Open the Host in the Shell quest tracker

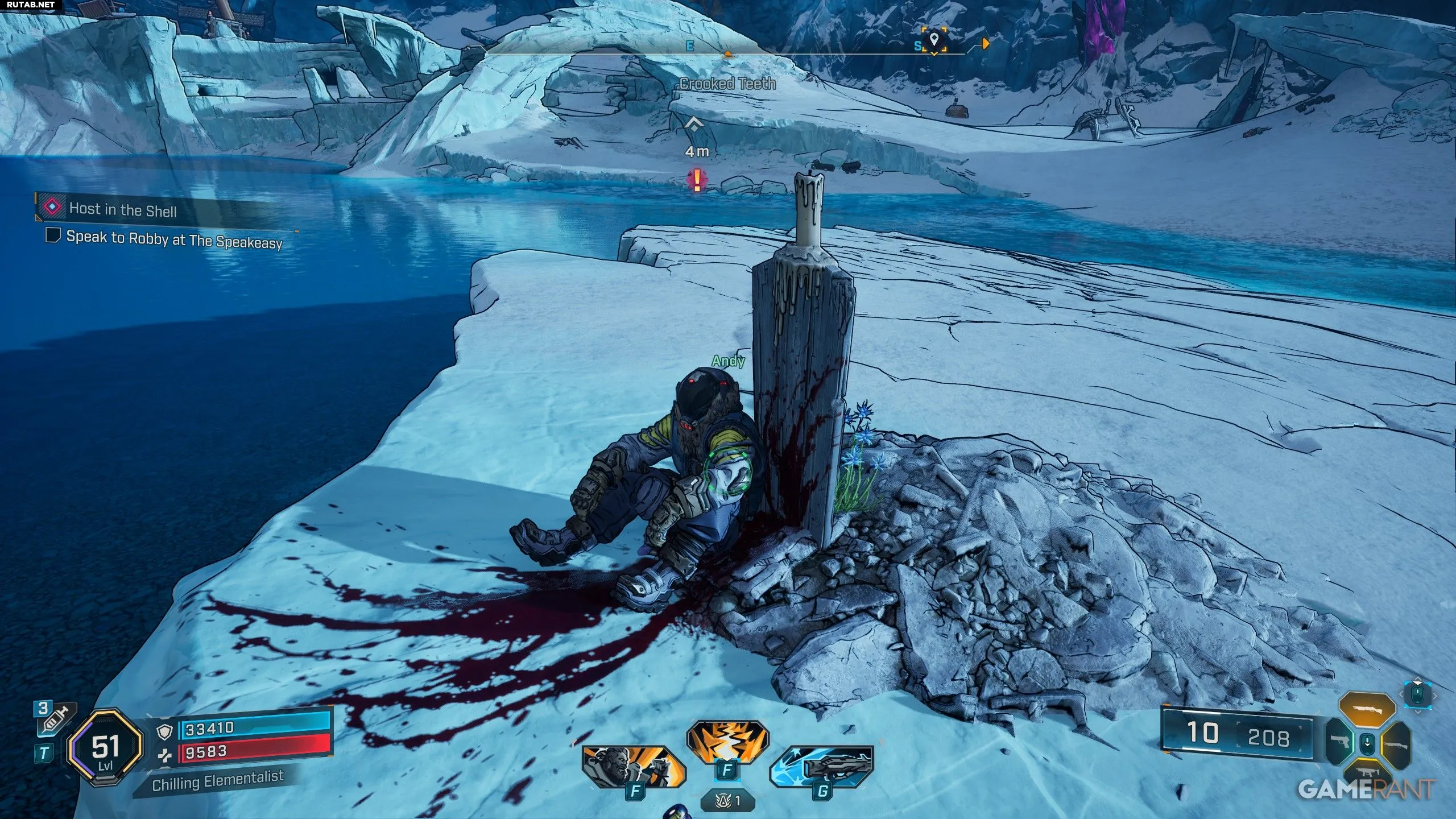(x=123, y=209)
